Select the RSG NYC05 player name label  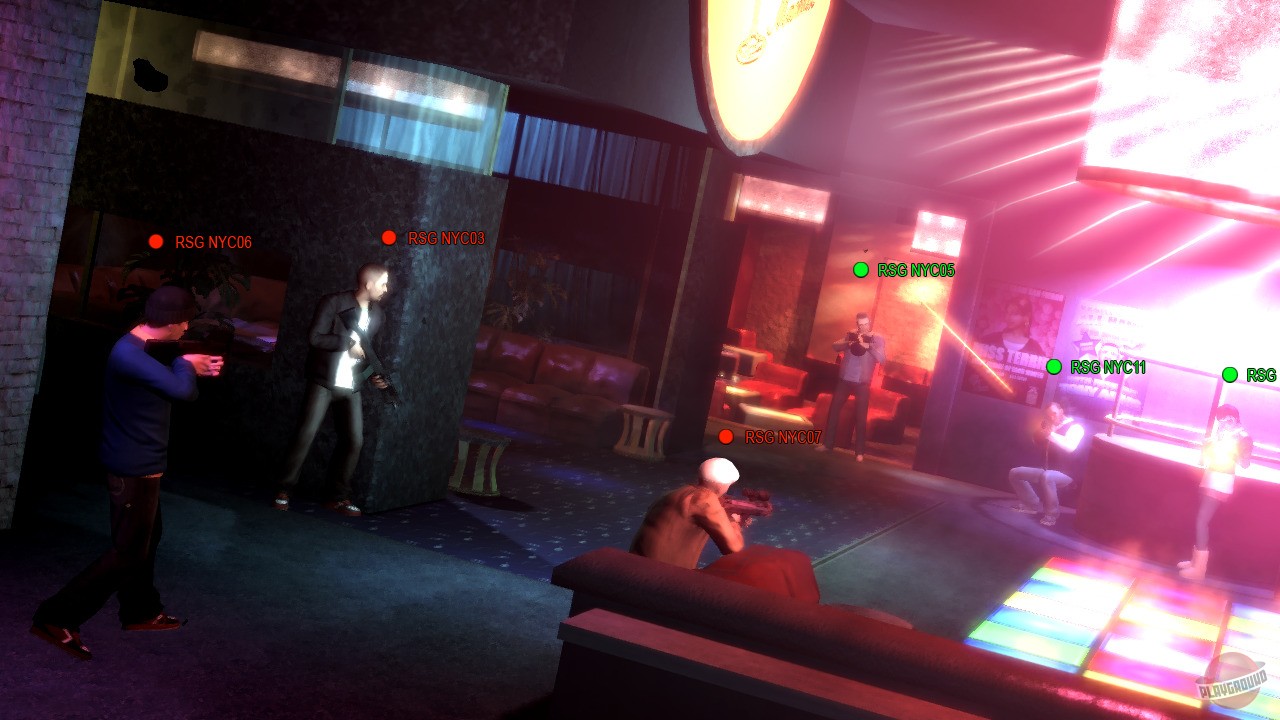(x=915, y=269)
